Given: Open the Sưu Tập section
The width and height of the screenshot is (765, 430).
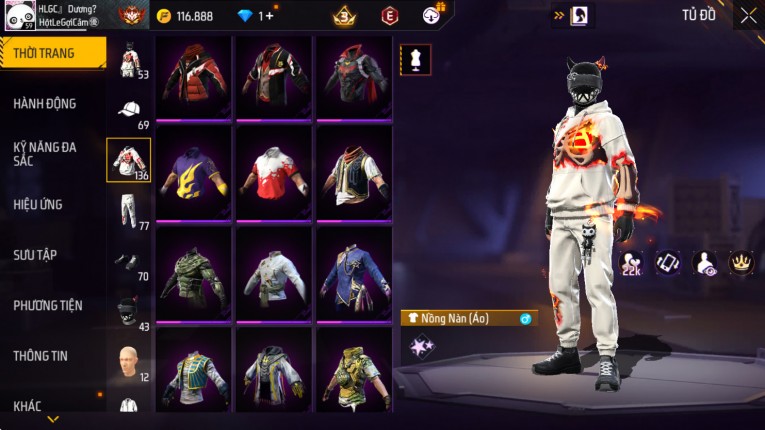Looking at the screenshot, I should (x=35, y=255).
